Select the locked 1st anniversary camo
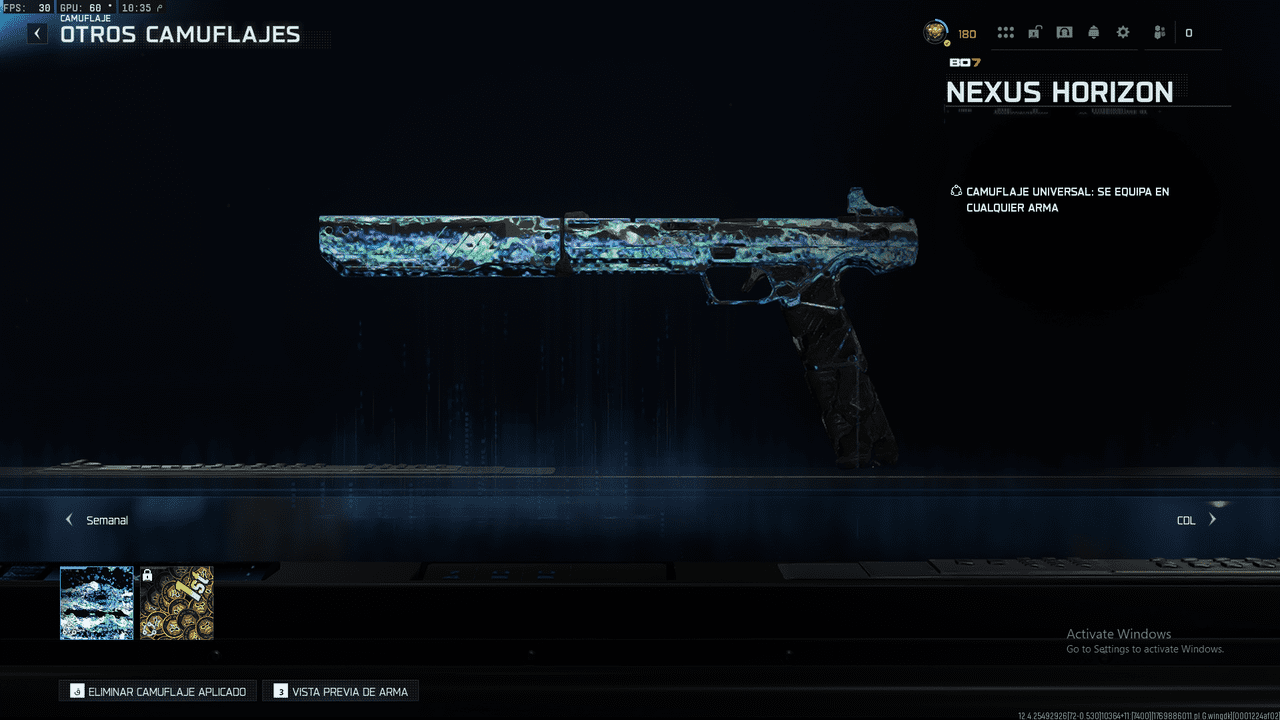Screen dimensions: 1280x720 pos(176,603)
